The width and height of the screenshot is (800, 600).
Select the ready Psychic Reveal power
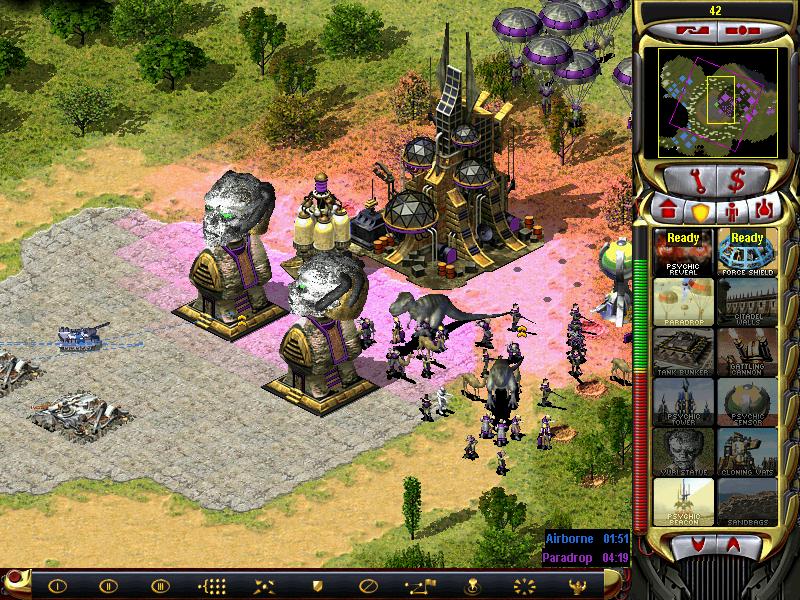[x=683, y=252]
